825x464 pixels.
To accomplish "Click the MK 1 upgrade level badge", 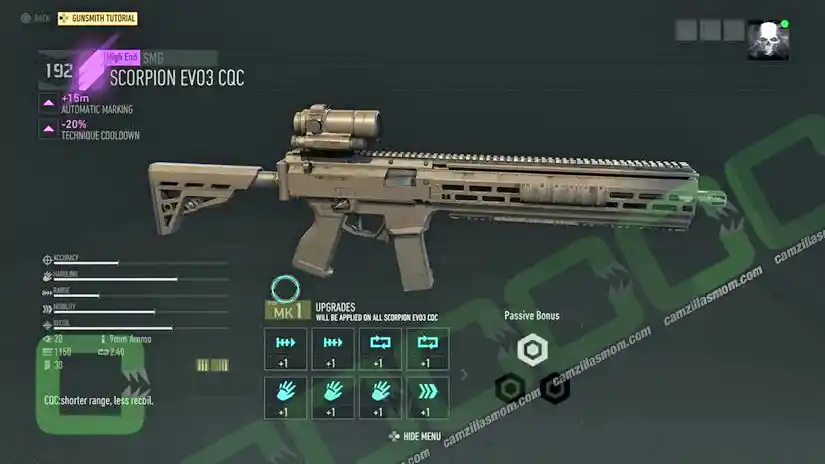I will tap(284, 312).
